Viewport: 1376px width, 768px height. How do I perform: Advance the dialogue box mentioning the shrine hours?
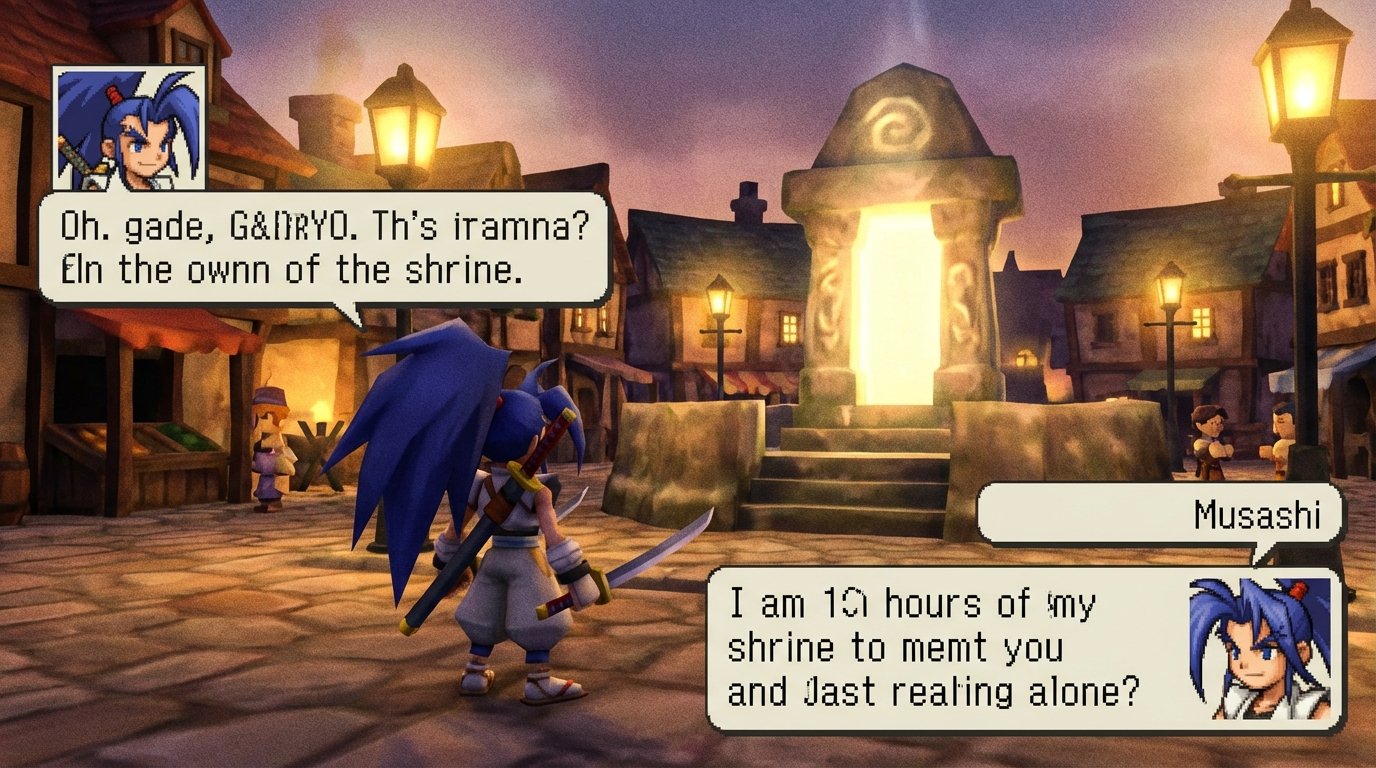tap(940, 648)
